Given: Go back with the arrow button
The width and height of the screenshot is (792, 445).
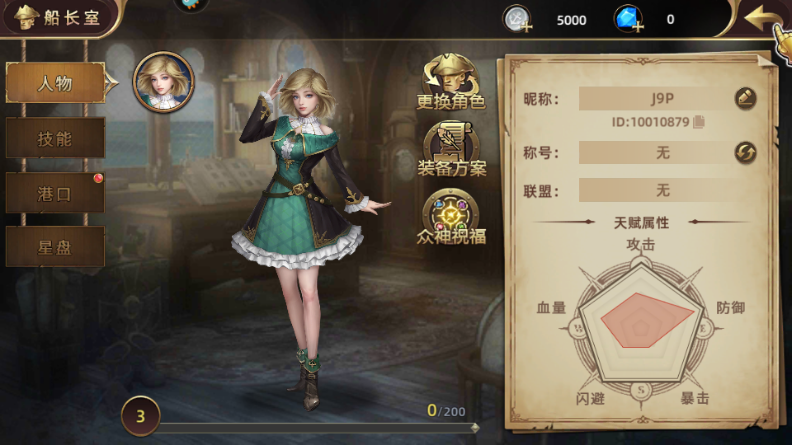Looking at the screenshot, I should pos(765,18).
